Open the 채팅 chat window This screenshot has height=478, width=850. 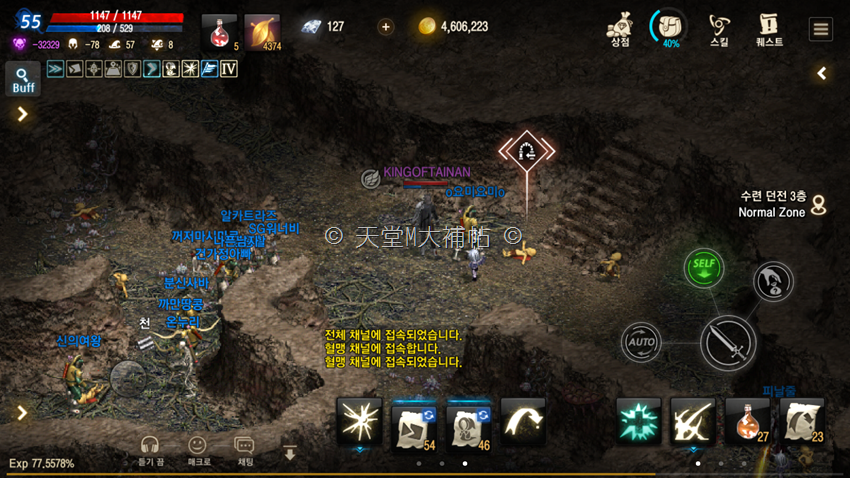[244, 449]
